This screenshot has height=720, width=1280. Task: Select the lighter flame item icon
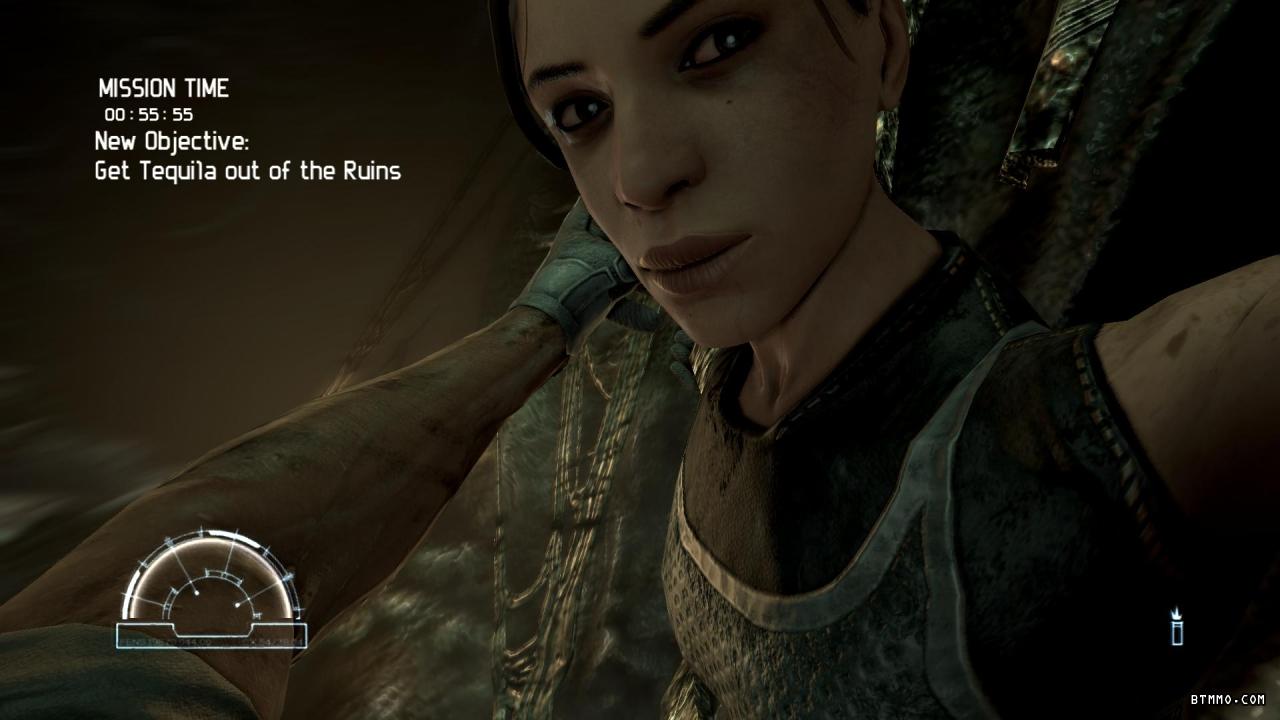[1178, 627]
